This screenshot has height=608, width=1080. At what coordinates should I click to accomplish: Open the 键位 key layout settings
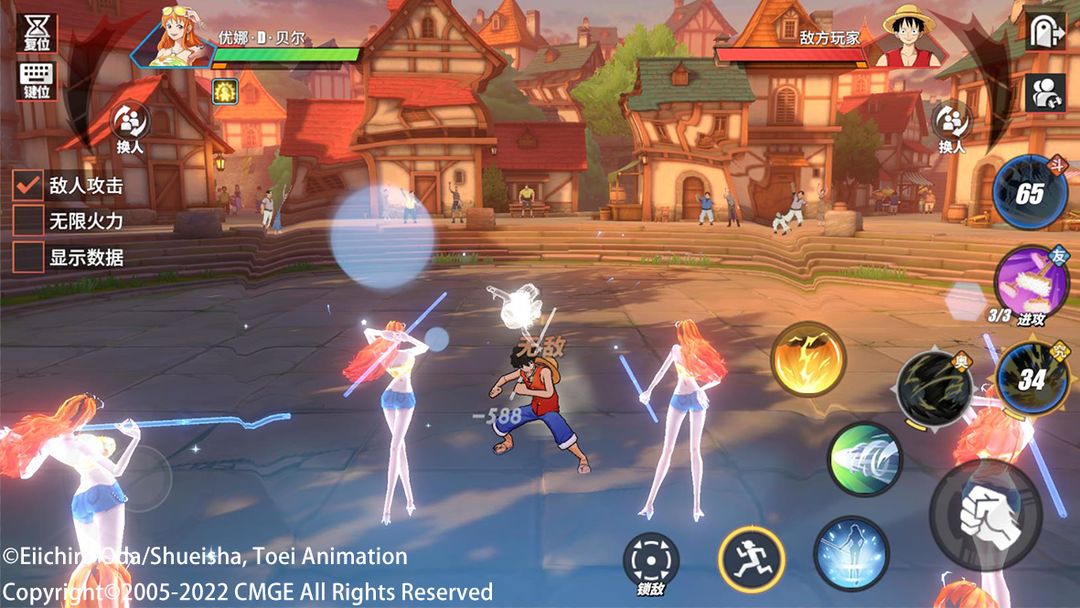coord(37,80)
